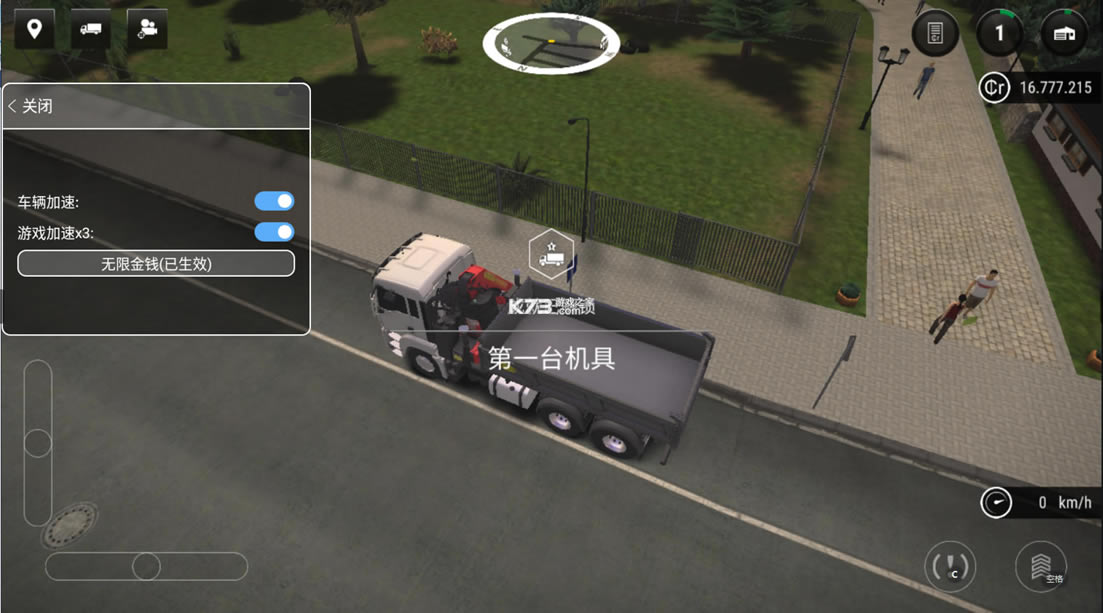The height and width of the screenshot is (613, 1103).
Task: Click the compass minimap
Action: point(551,43)
